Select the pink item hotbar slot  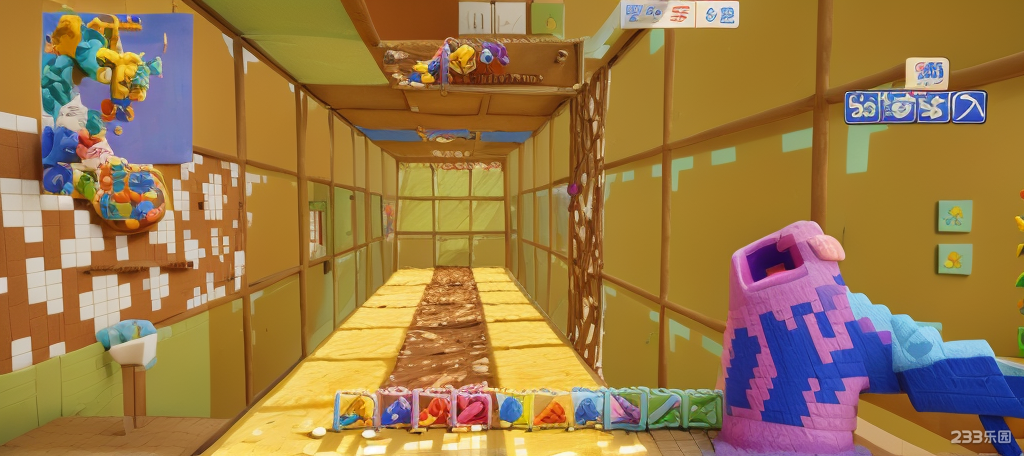tap(470, 409)
